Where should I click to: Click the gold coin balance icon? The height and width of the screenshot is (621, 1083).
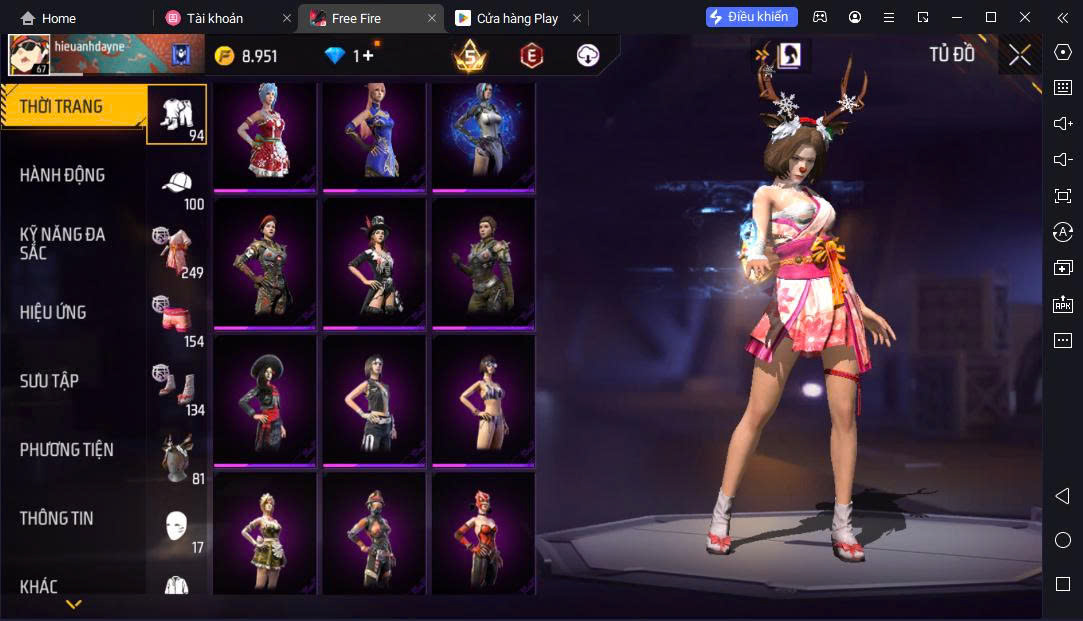coord(225,56)
